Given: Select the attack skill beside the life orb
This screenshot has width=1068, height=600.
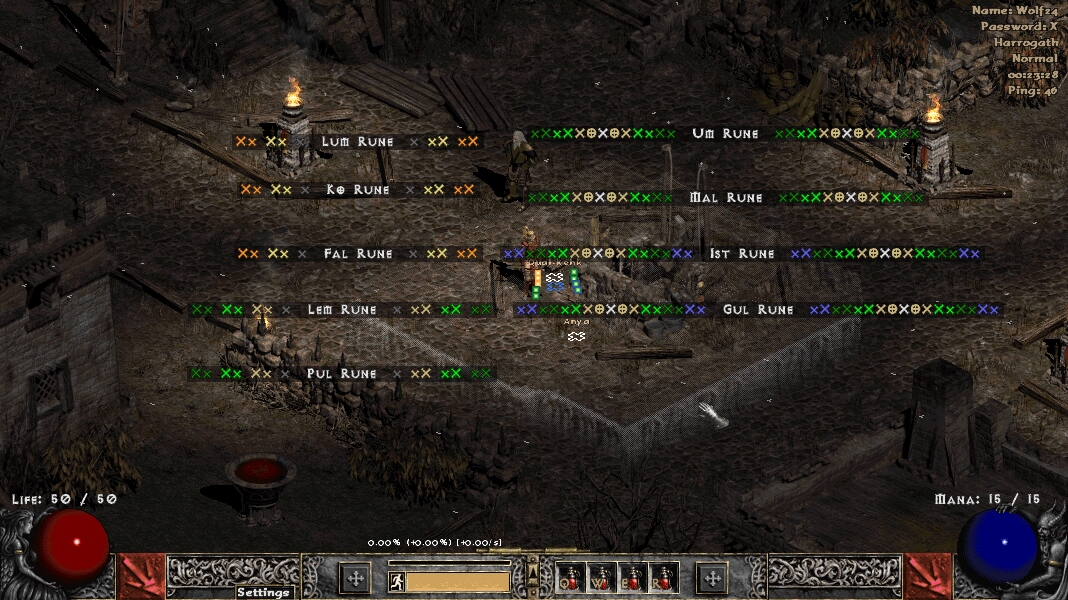Looking at the screenshot, I should click(141, 577).
